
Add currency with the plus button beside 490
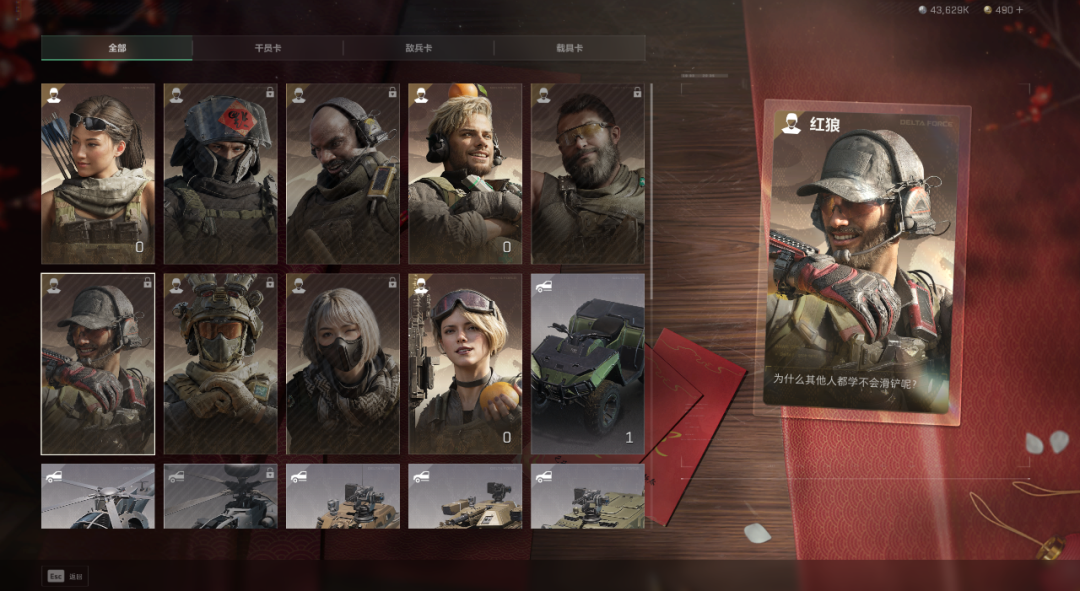pyautogui.click(x=1019, y=10)
